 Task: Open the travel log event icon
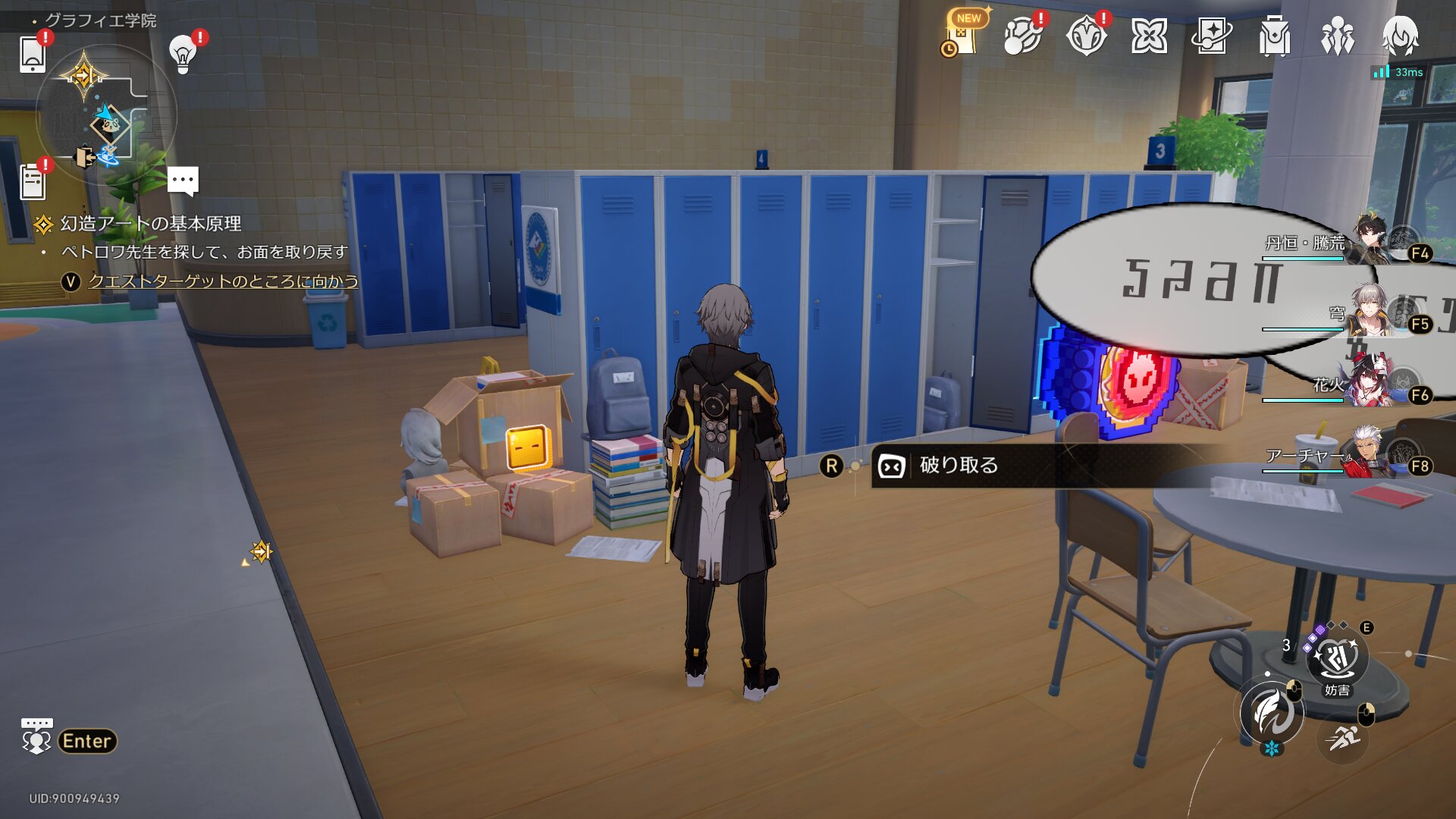click(x=1085, y=36)
